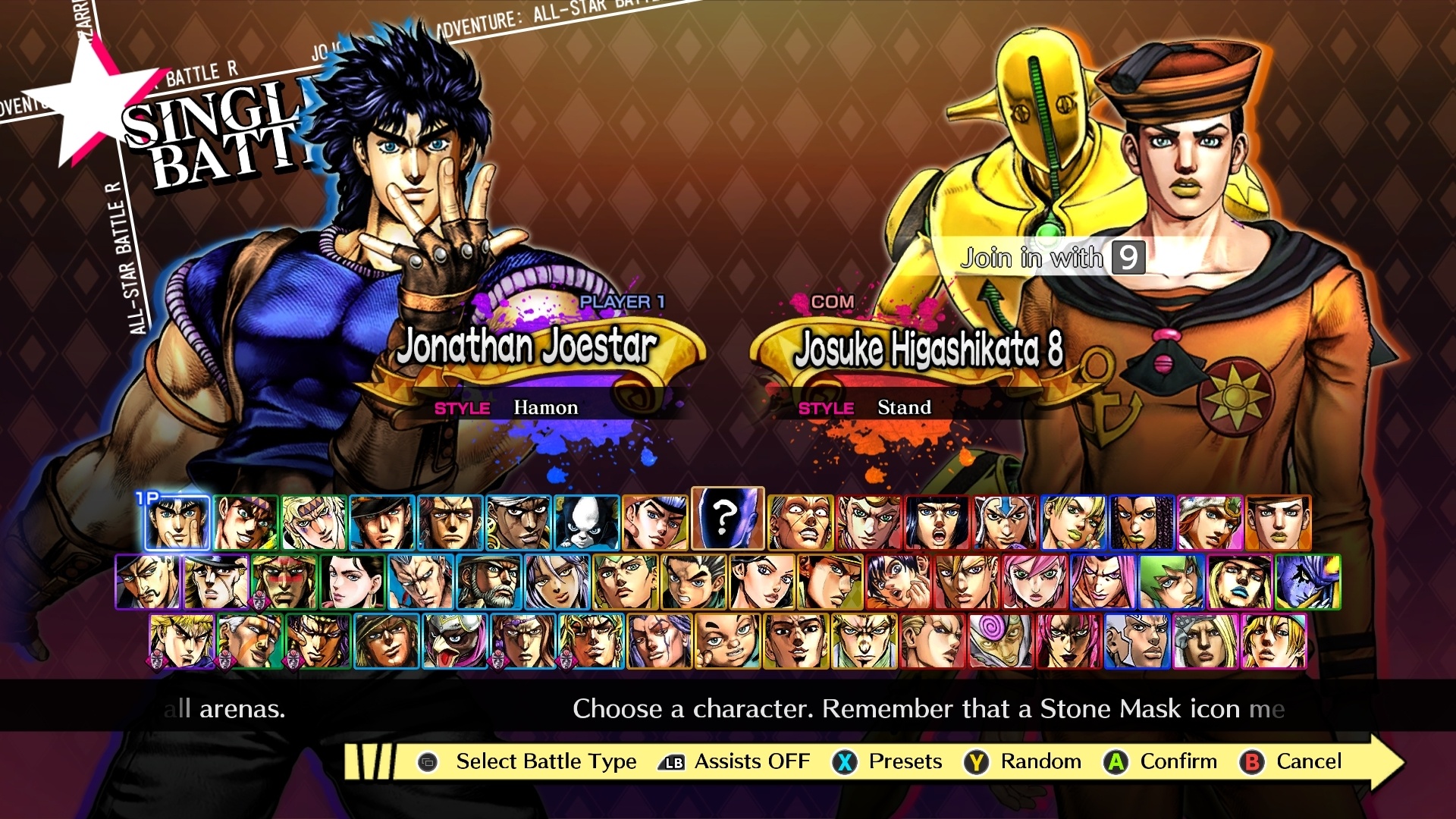Screen dimensions: 1456x819
Task: Choose Lisa Lisa's portrait tile
Action: tap(352, 582)
